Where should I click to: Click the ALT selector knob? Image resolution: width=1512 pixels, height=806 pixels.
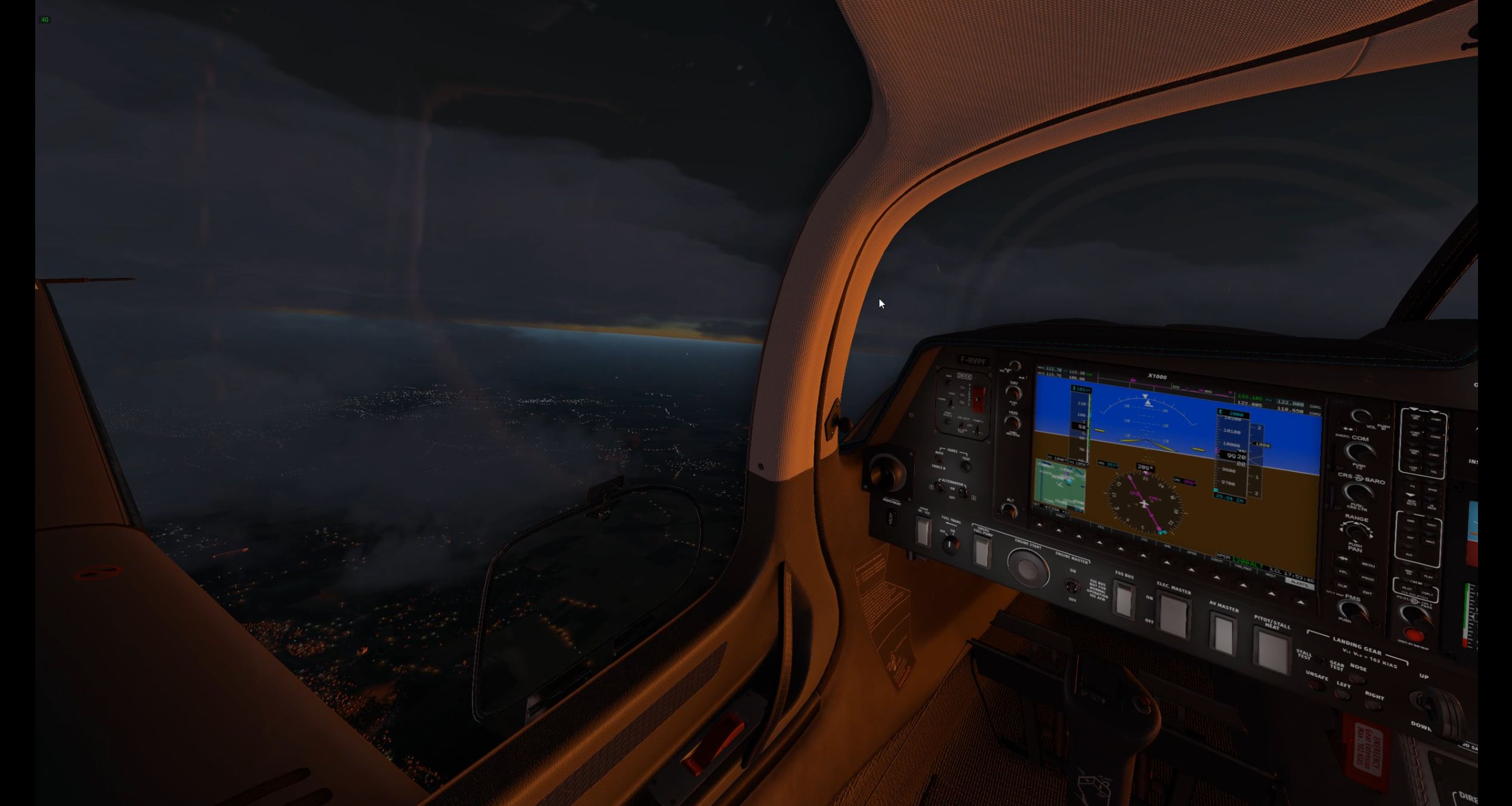(1009, 510)
